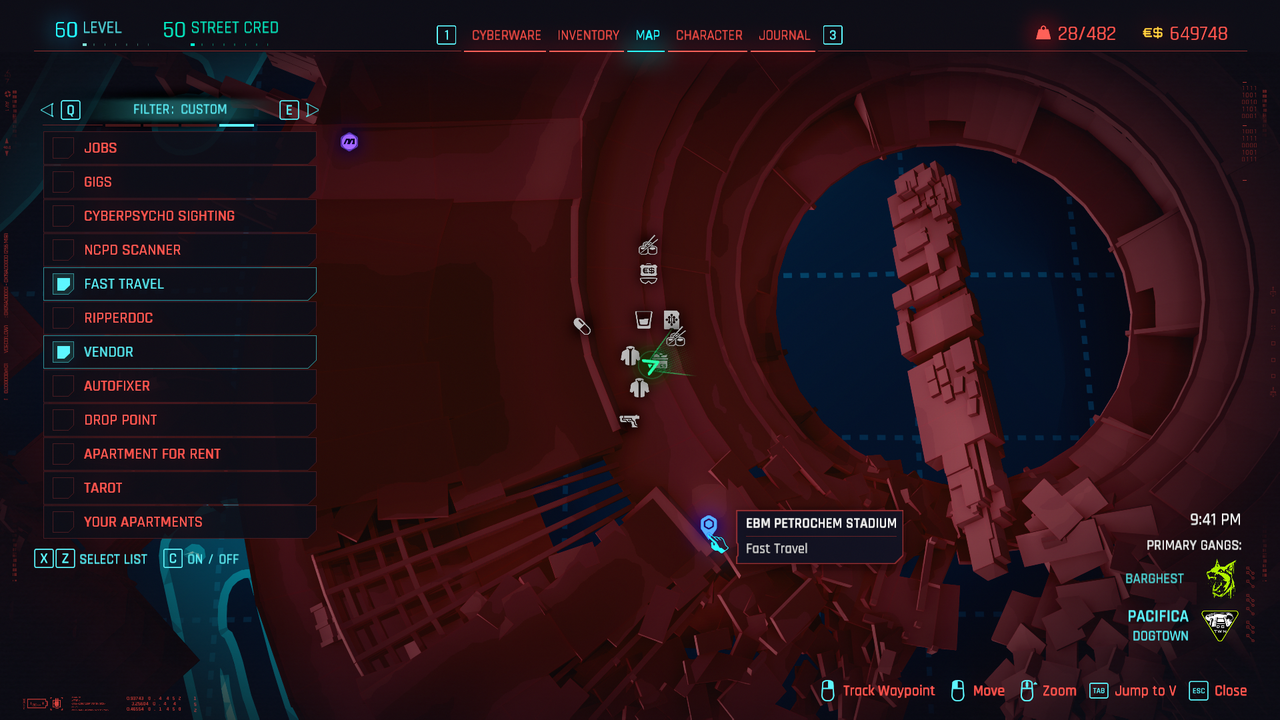Toggle the Tarot filter
This screenshot has width=1280, height=720.
[x=64, y=488]
